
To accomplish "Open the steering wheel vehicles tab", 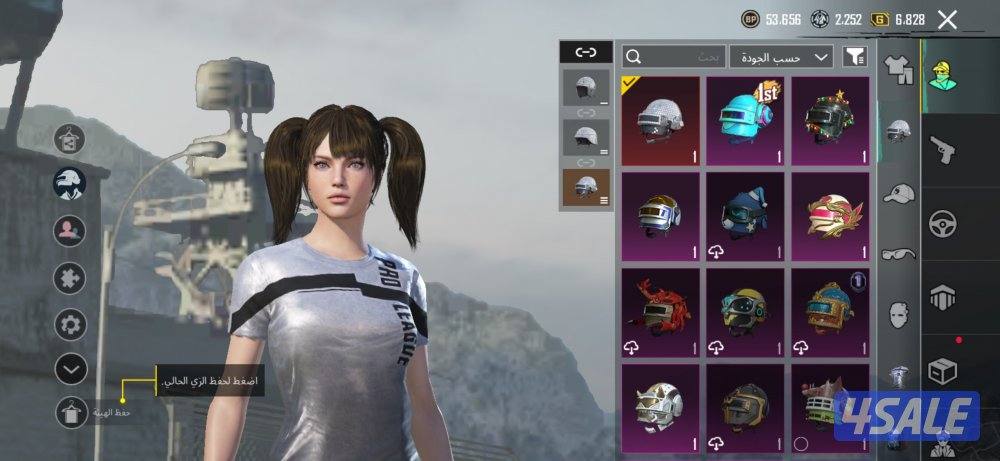I will (942, 222).
